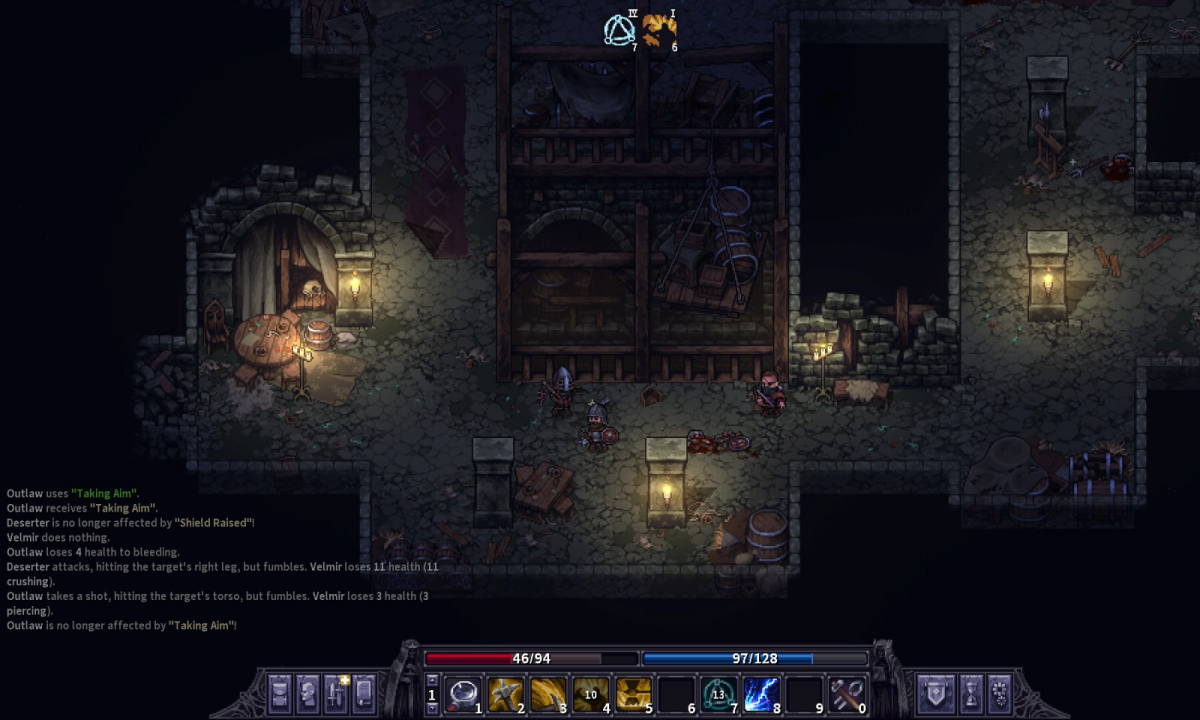
Task: Trigger the golden slash skill in slot 3
Action: 548,693
